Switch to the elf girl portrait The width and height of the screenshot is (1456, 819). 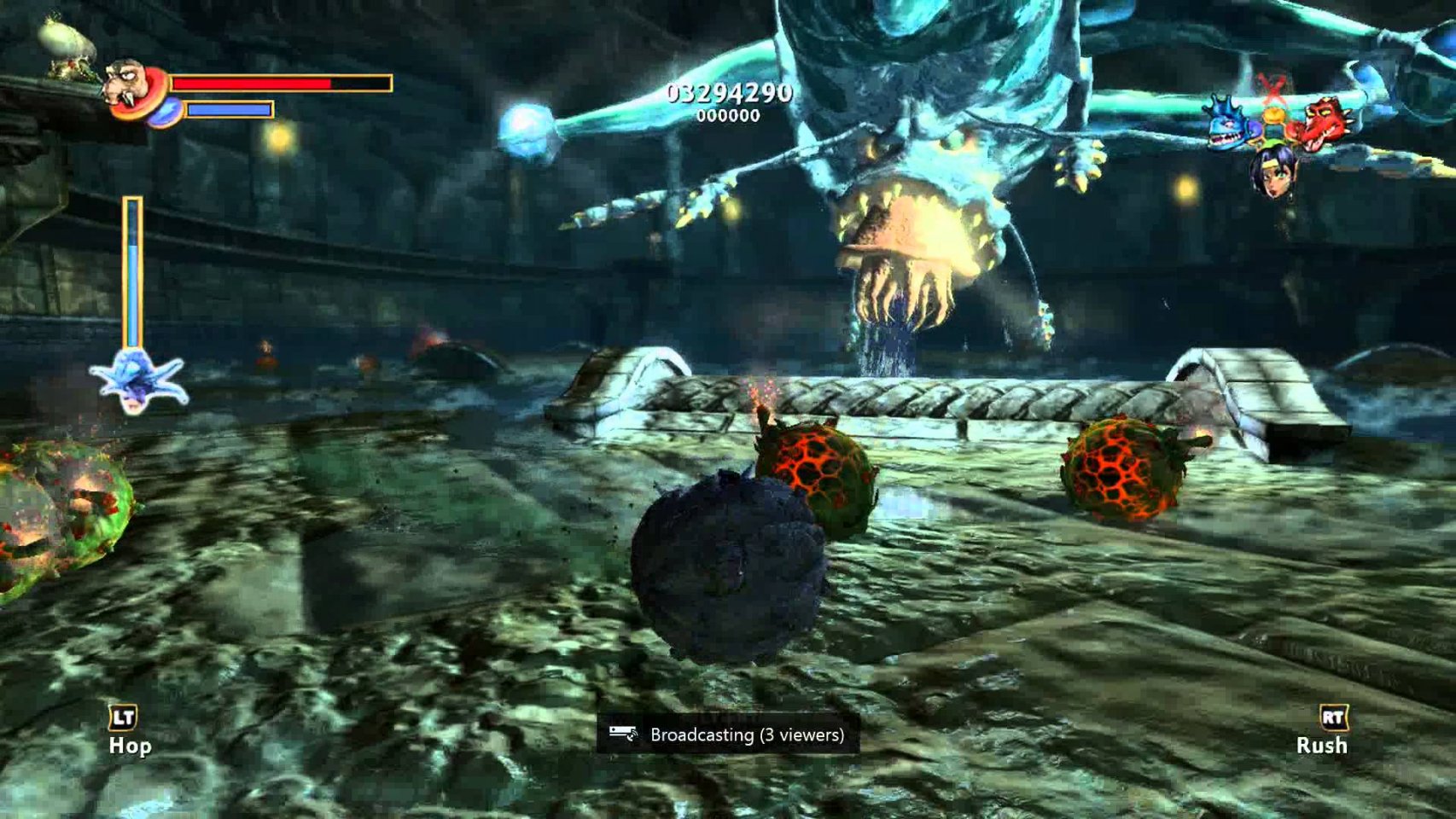[1273, 171]
